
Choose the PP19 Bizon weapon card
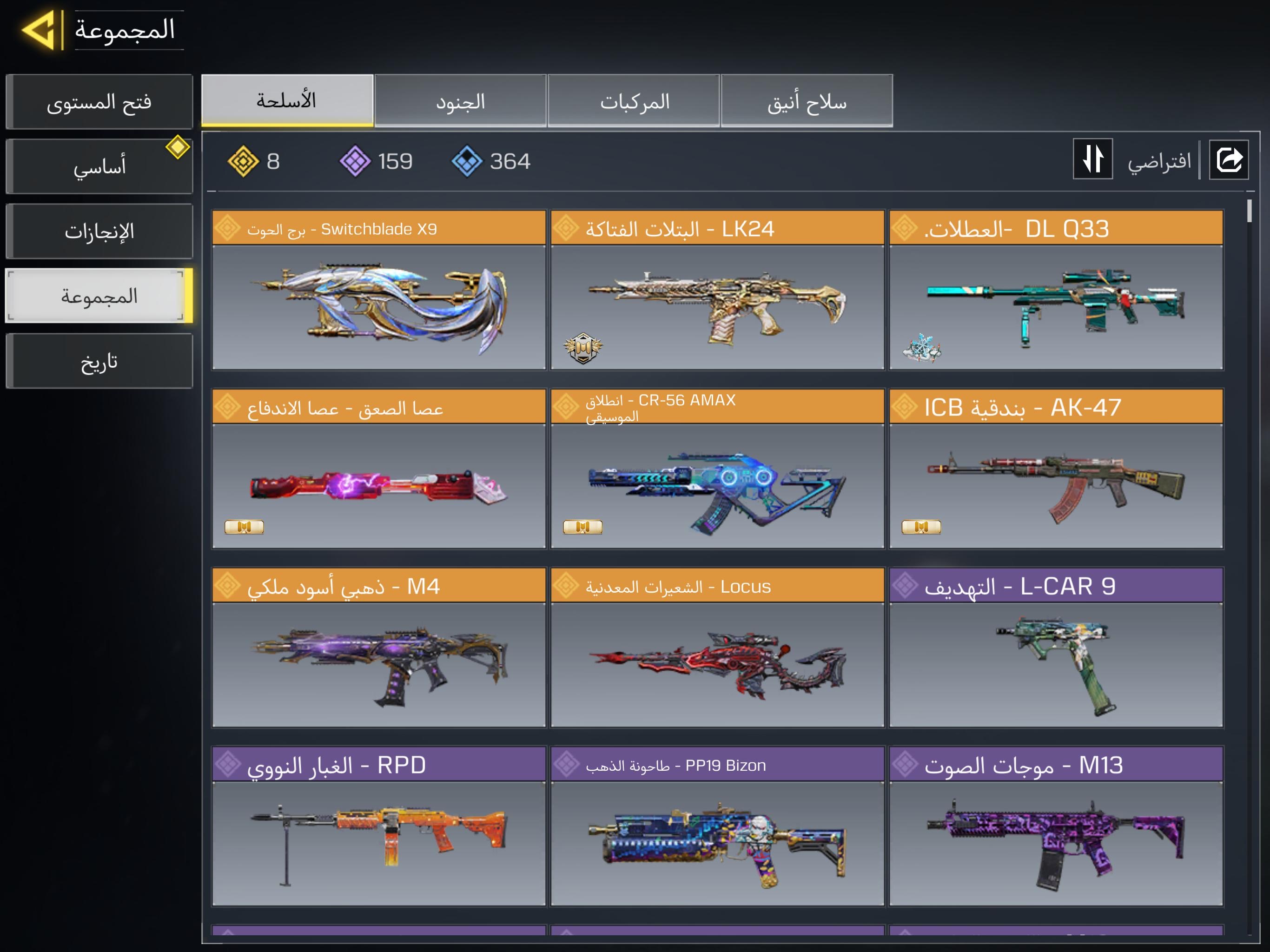coord(717,826)
